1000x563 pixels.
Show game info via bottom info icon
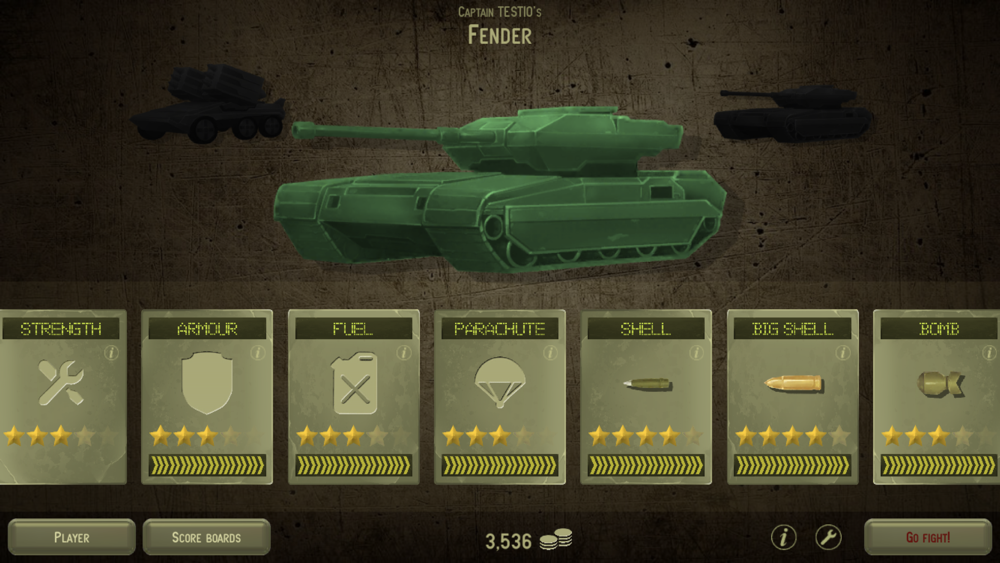click(x=783, y=537)
